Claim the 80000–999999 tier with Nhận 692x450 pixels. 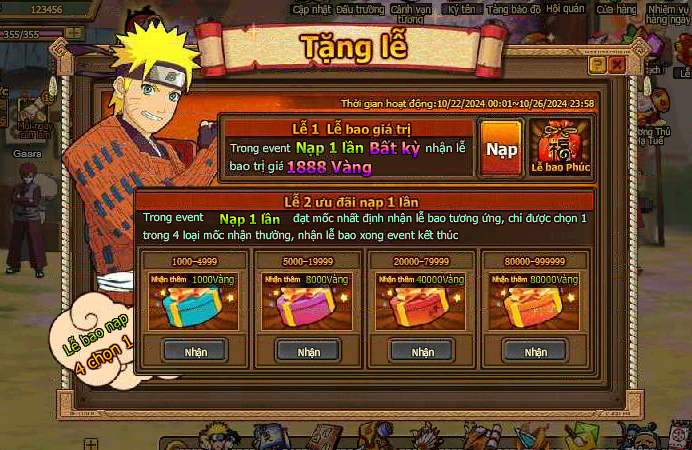535,351
